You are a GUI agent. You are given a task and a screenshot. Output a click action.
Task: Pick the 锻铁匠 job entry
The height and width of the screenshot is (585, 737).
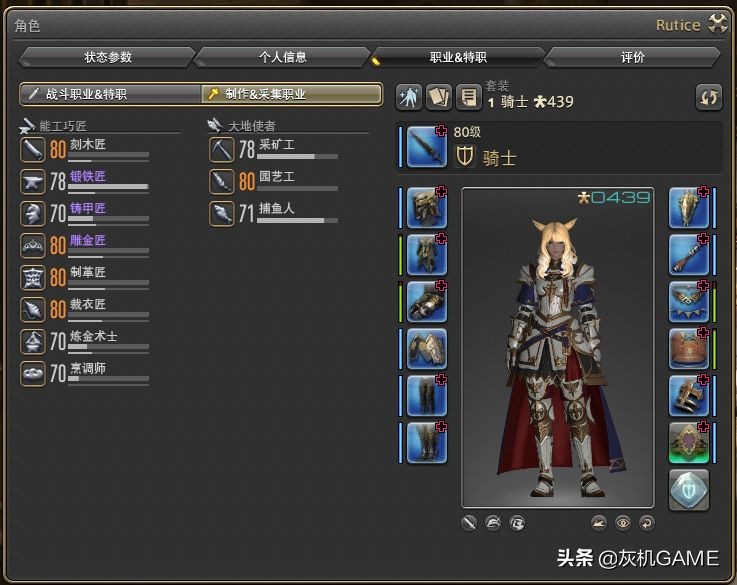coord(85,181)
